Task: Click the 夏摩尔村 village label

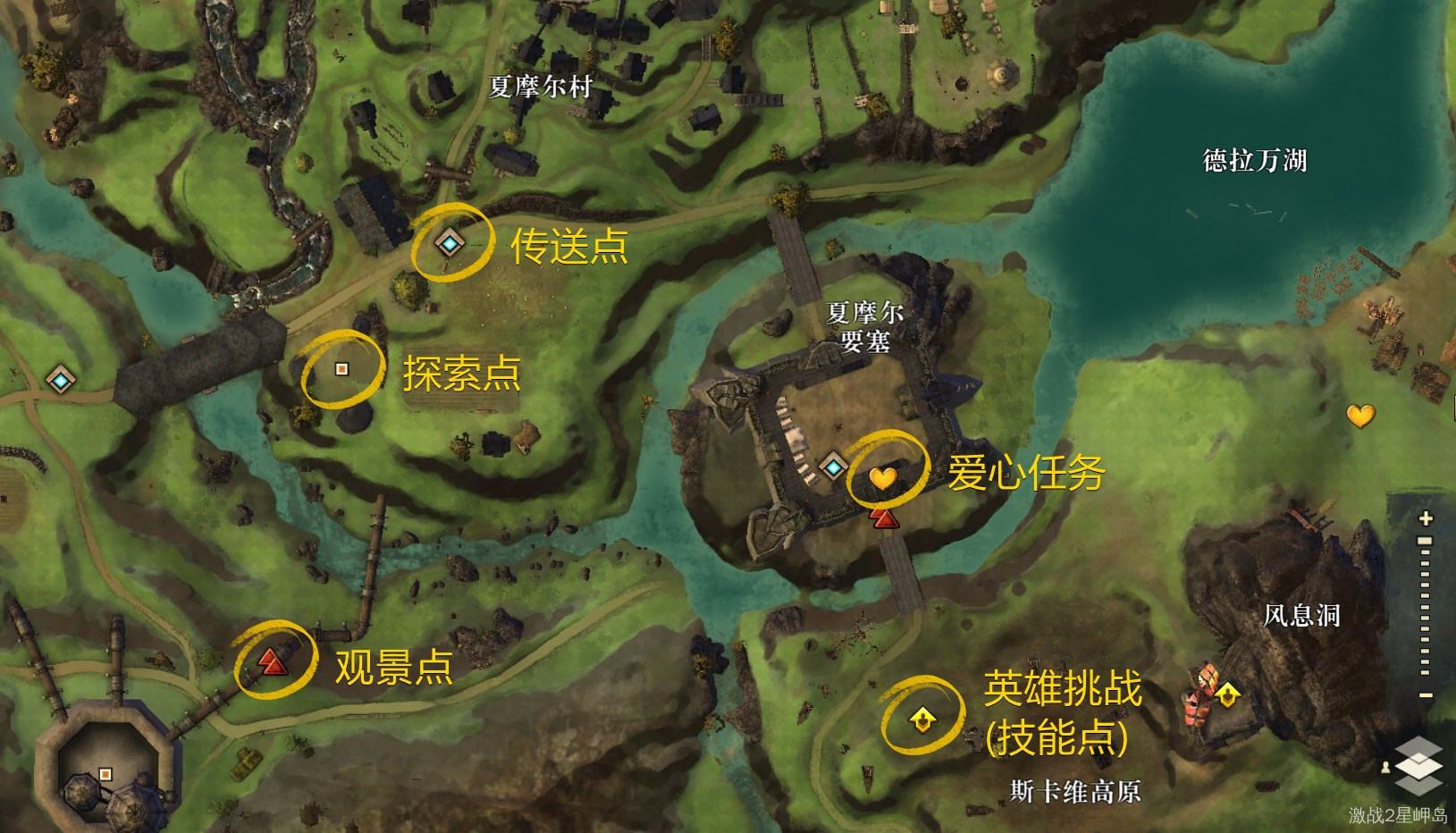Action: pyautogui.click(x=541, y=85)
